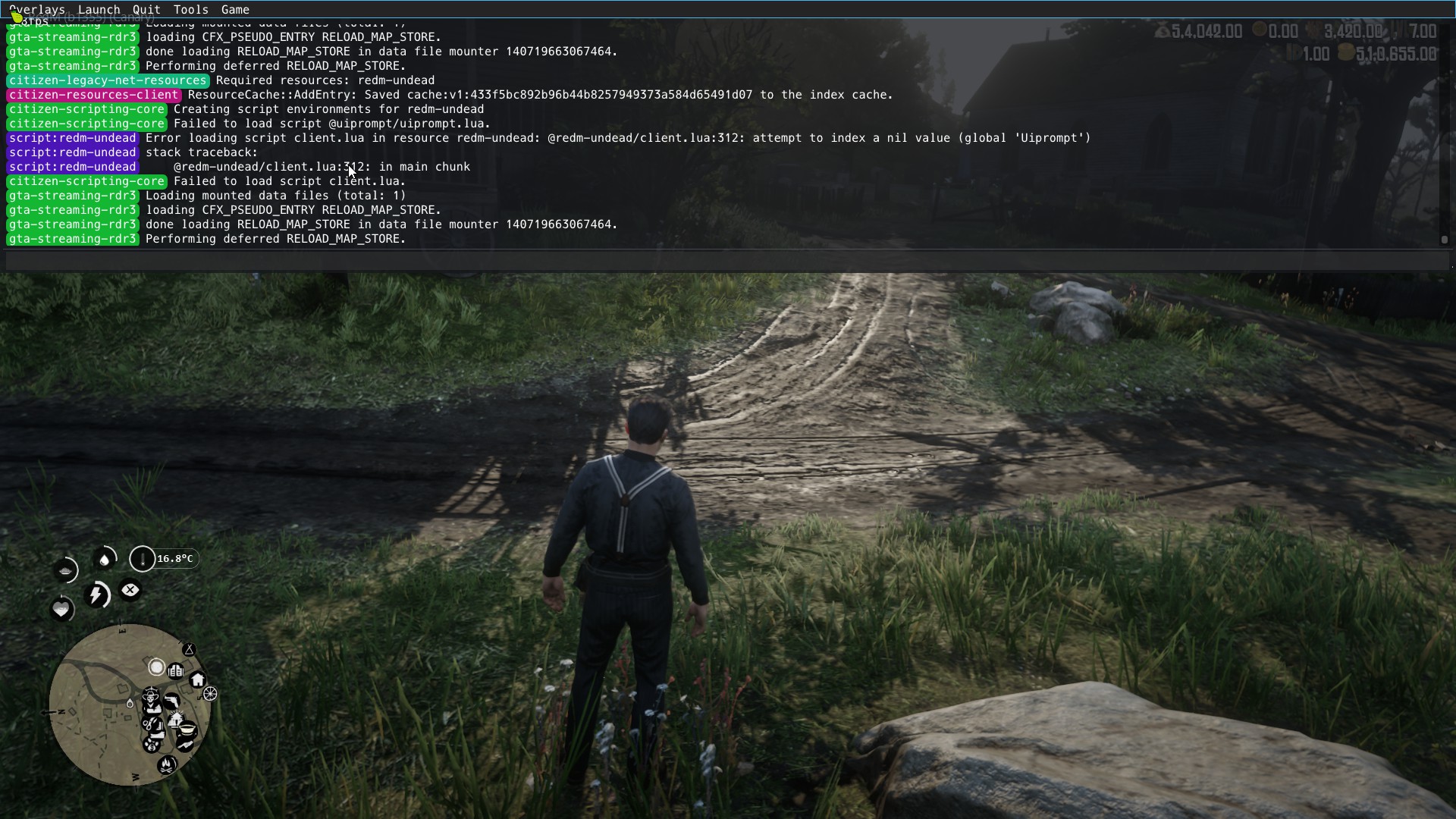Click the money bag cash balance icon
The image size is (1456, 819).
click(x=1163, y=30)
